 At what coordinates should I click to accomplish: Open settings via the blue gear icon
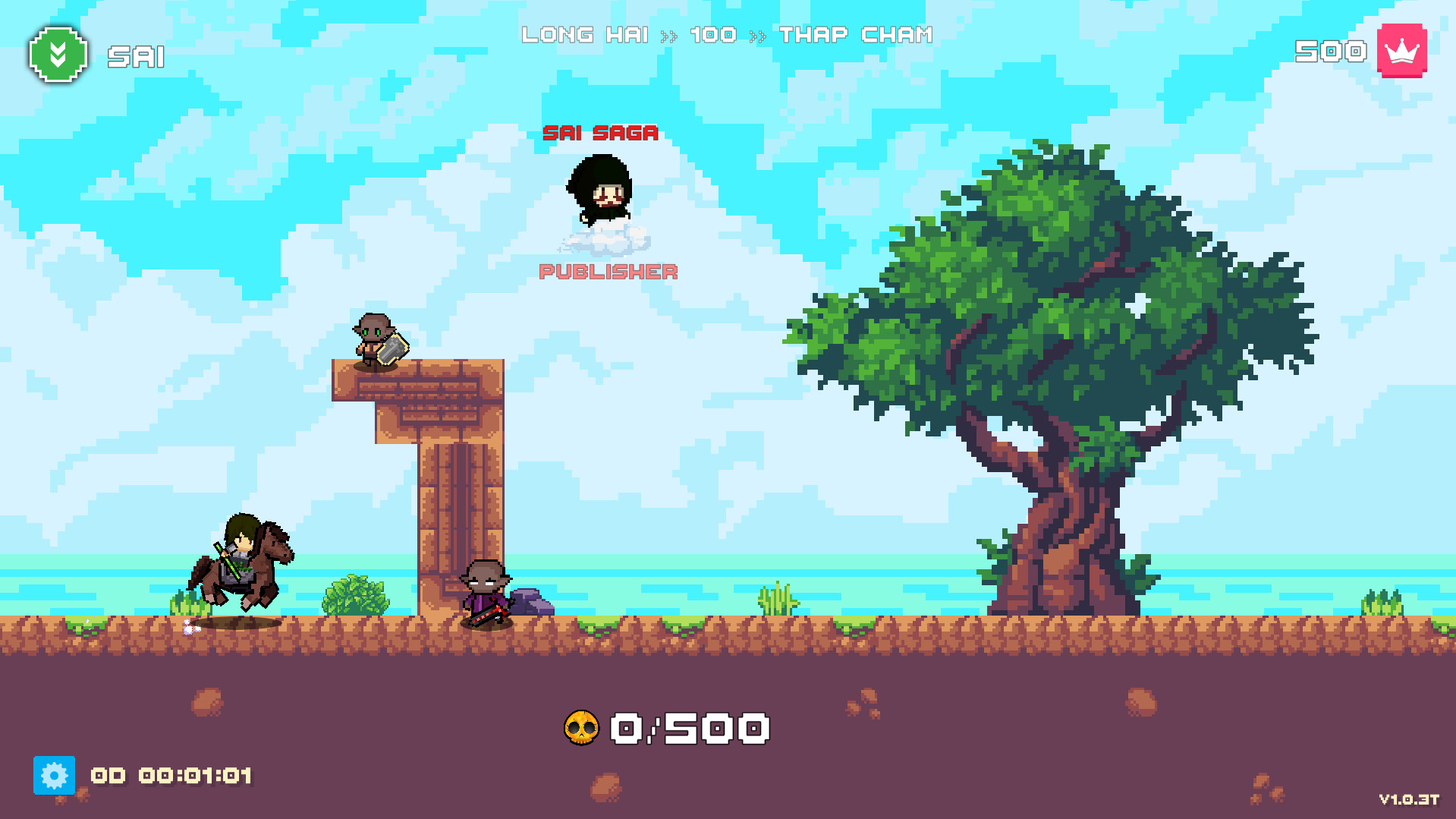(54, 776)
